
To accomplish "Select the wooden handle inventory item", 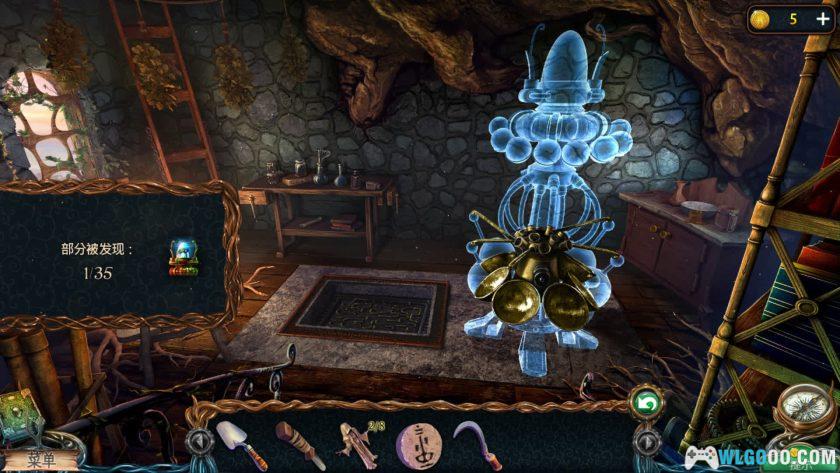I will coord(295,438).
